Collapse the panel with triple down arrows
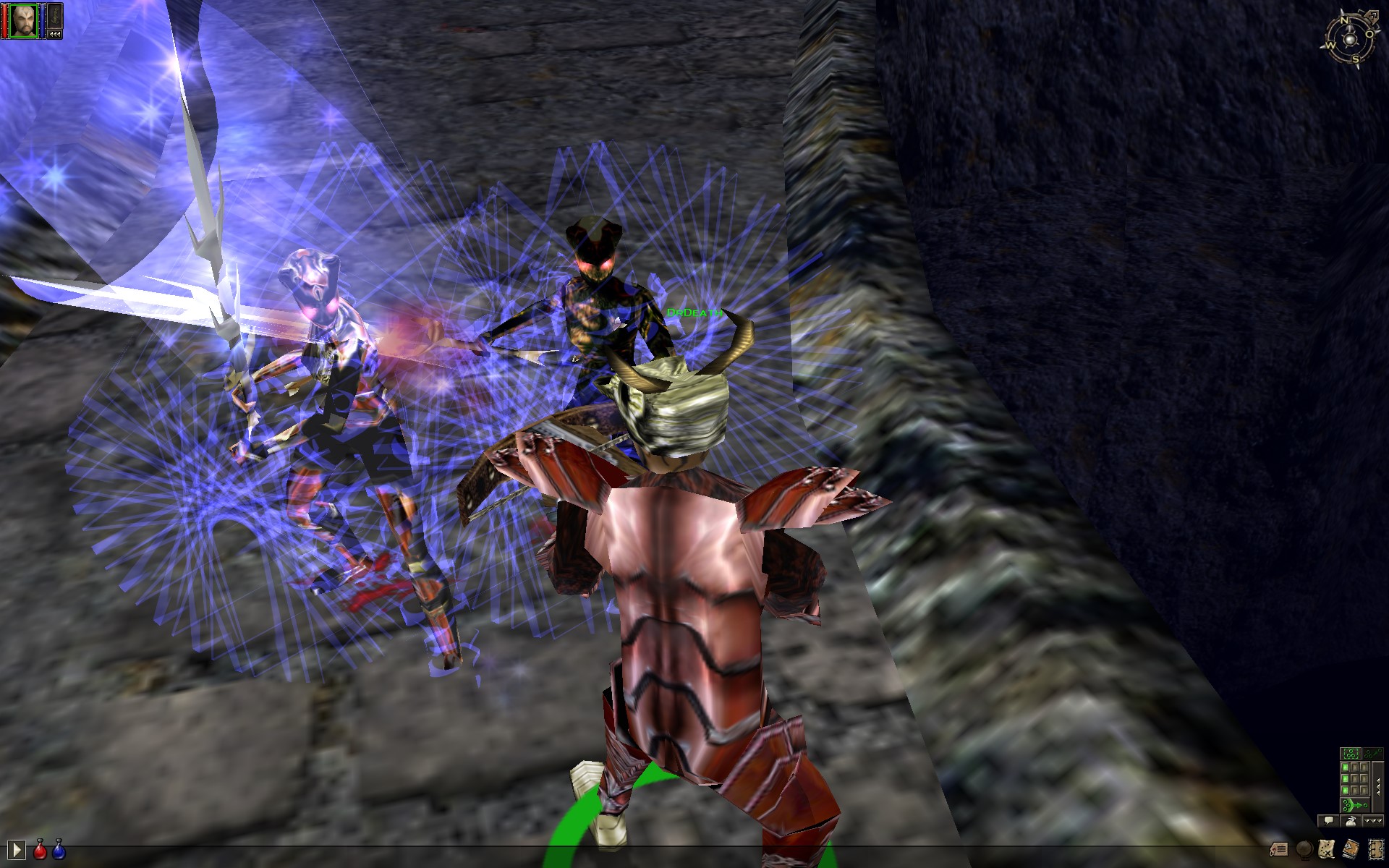Image resolution: width=1389 pixels, height=868 pixels. (x=1372, y=821)
